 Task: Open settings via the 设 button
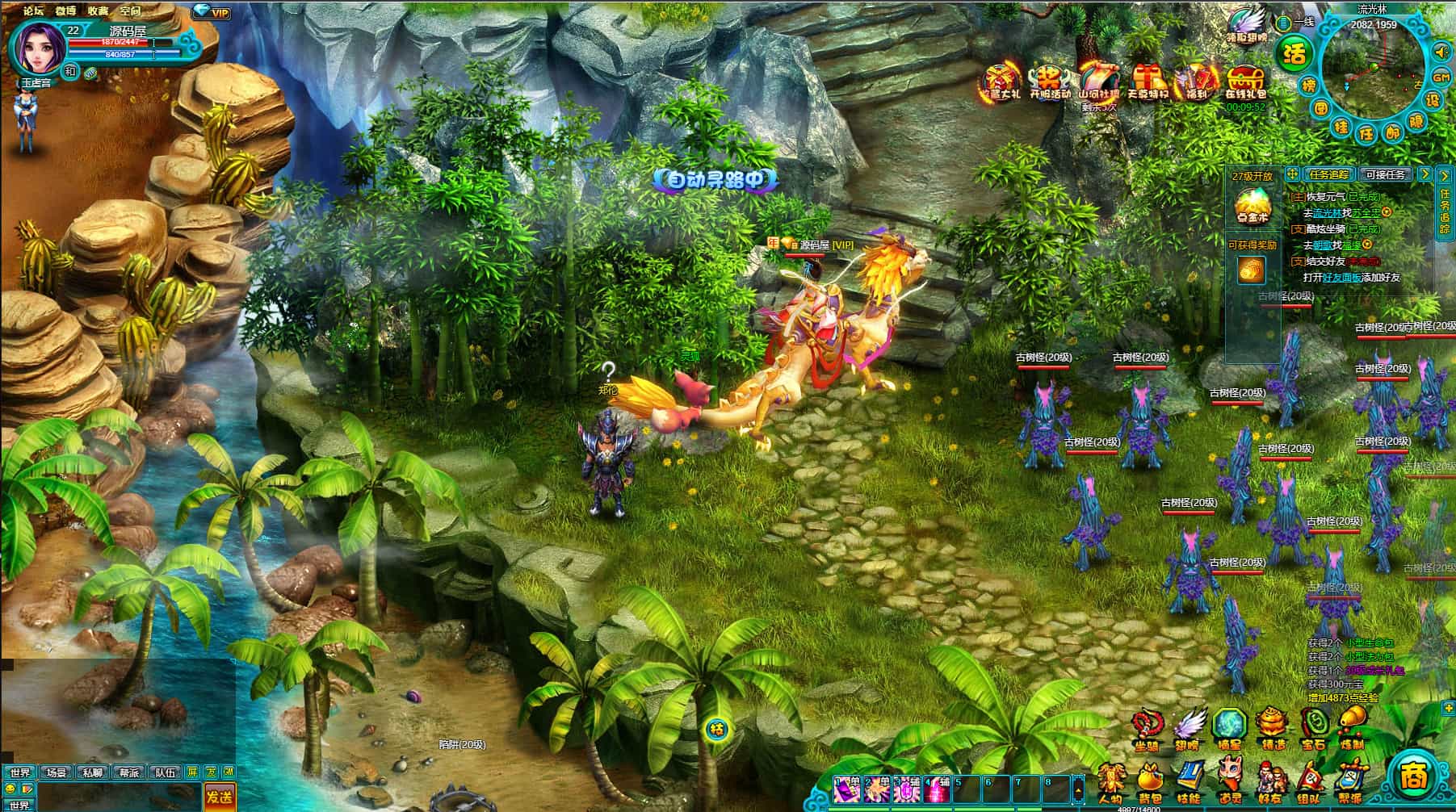(x=1433, y=100)
